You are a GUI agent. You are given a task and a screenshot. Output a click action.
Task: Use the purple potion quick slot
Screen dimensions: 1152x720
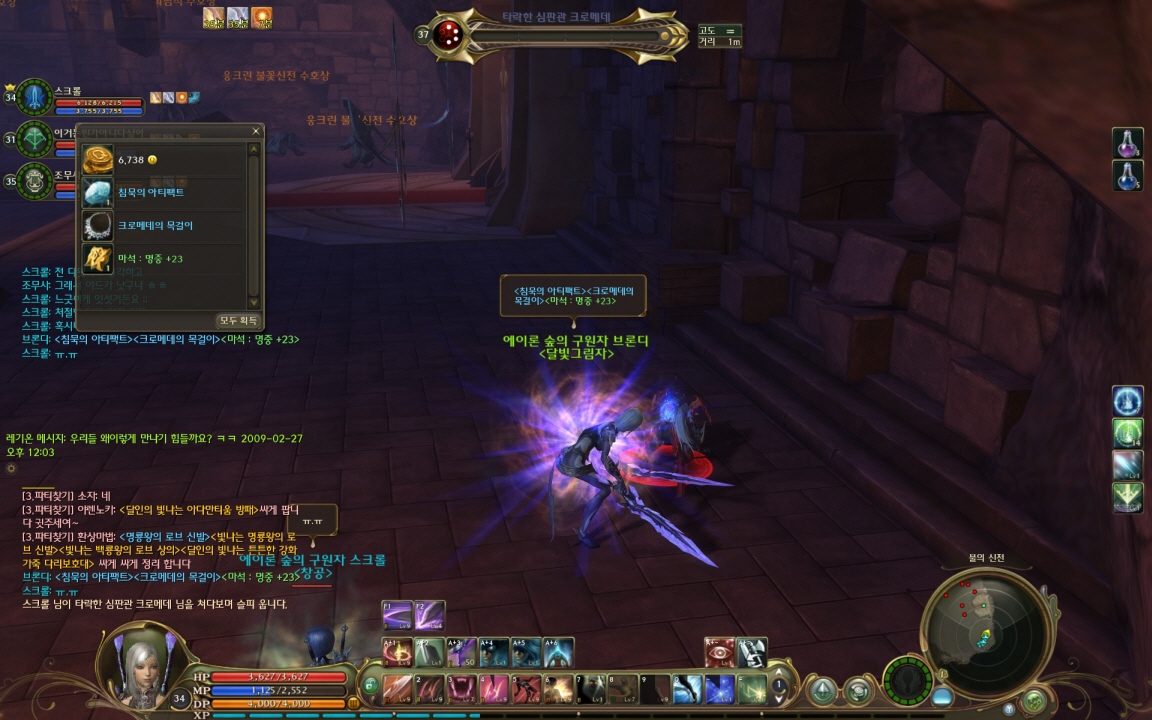click(x=1128, y=143)
